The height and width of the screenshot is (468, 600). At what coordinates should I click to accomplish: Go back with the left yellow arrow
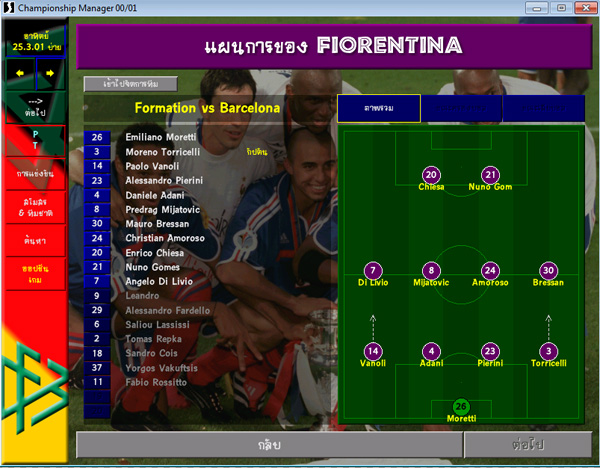(x=19, y=73)
